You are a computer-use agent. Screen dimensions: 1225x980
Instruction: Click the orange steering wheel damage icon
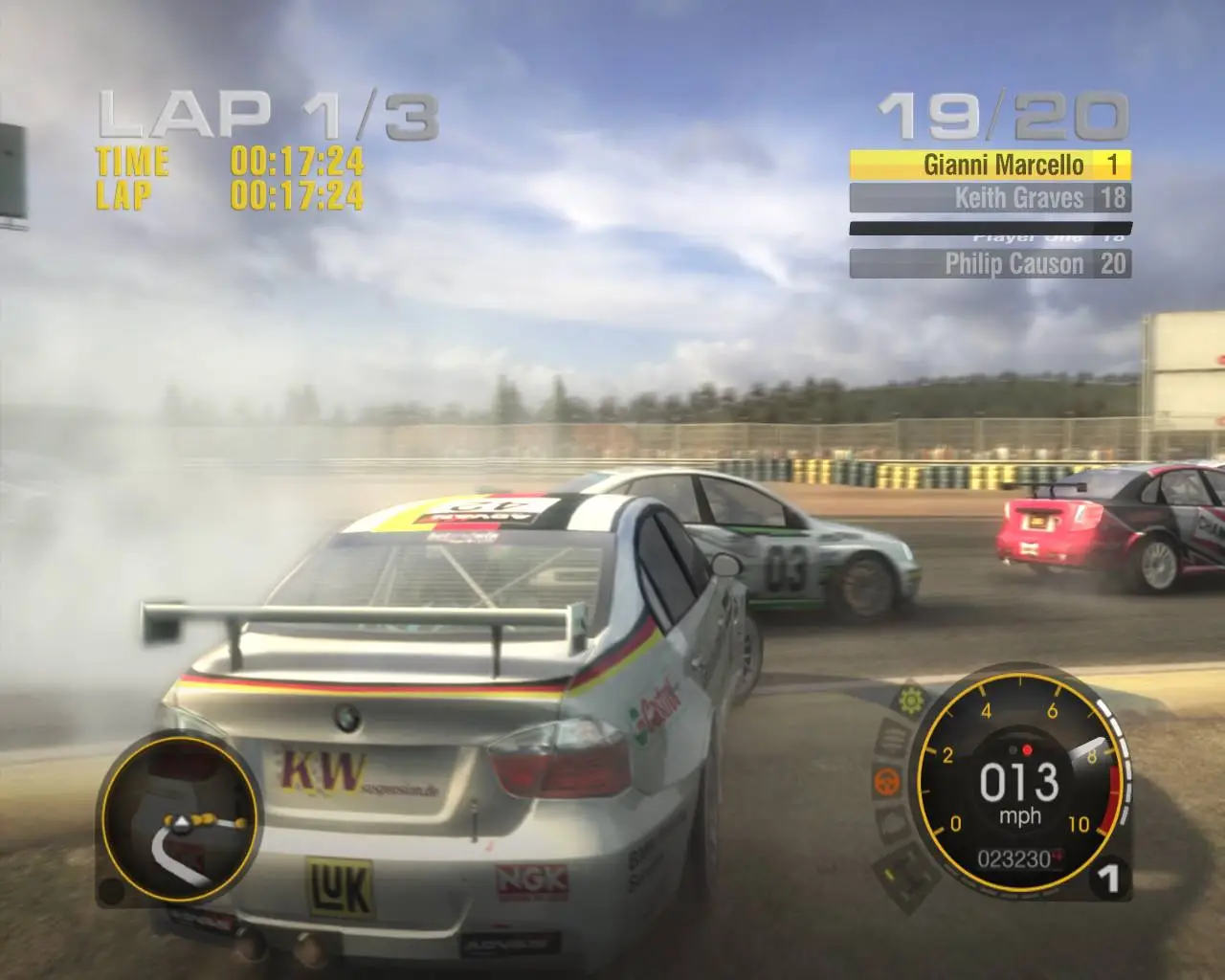pyautogui.click(x=887, y=782)
